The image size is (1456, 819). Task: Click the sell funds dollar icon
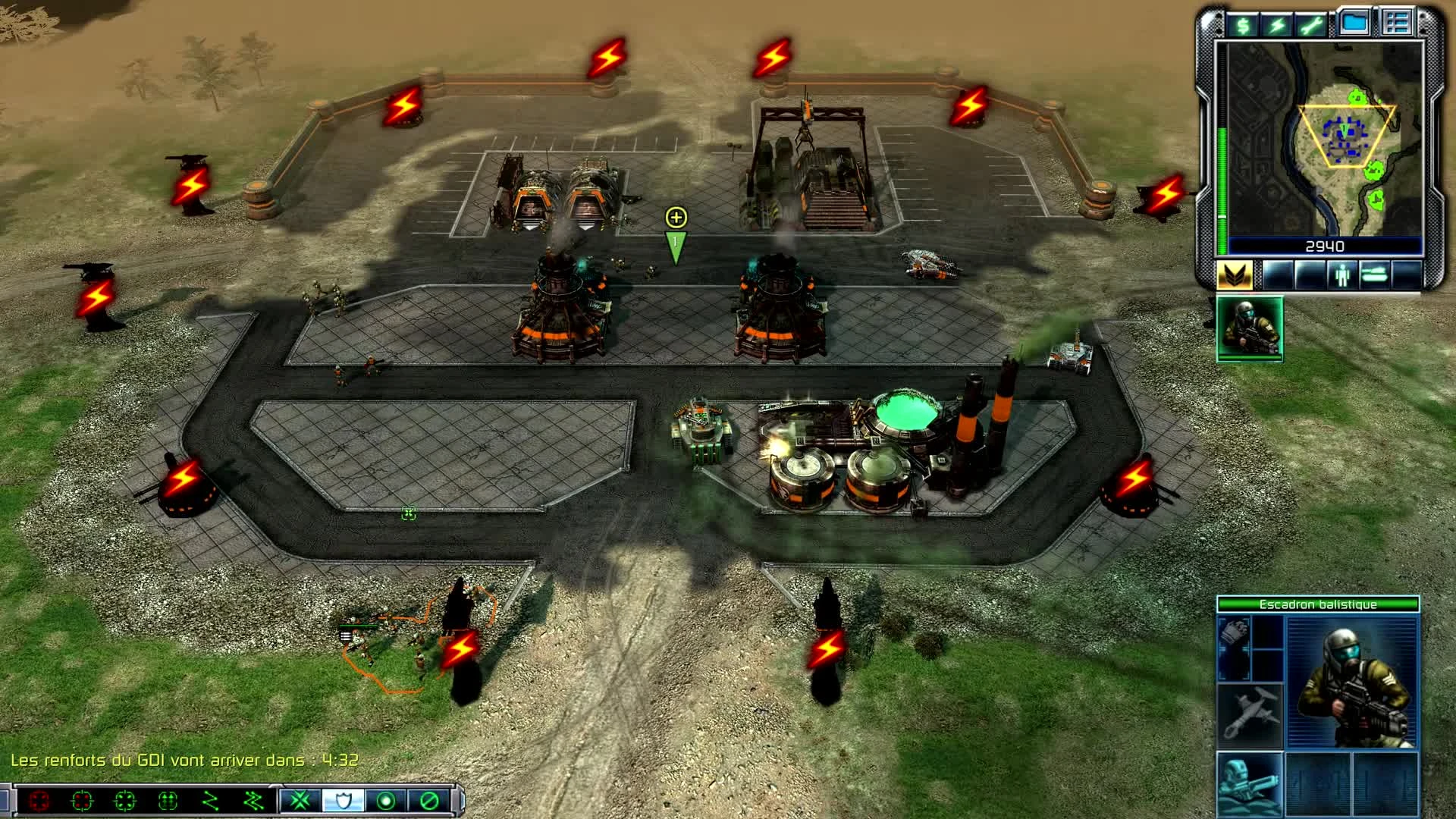click(1242, 24)
